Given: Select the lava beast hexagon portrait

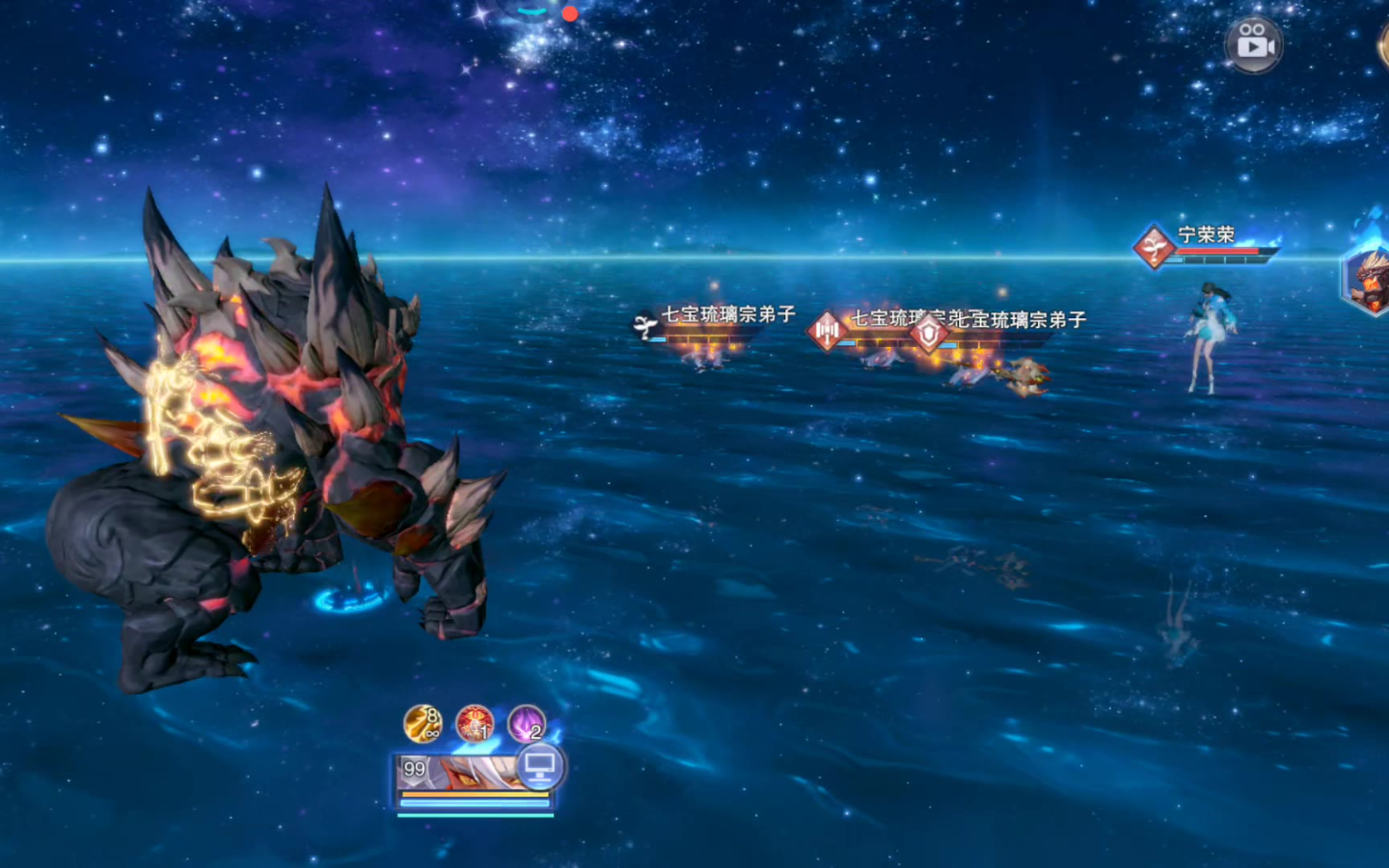Looking at the screenshot, I should click(1370, 280).
